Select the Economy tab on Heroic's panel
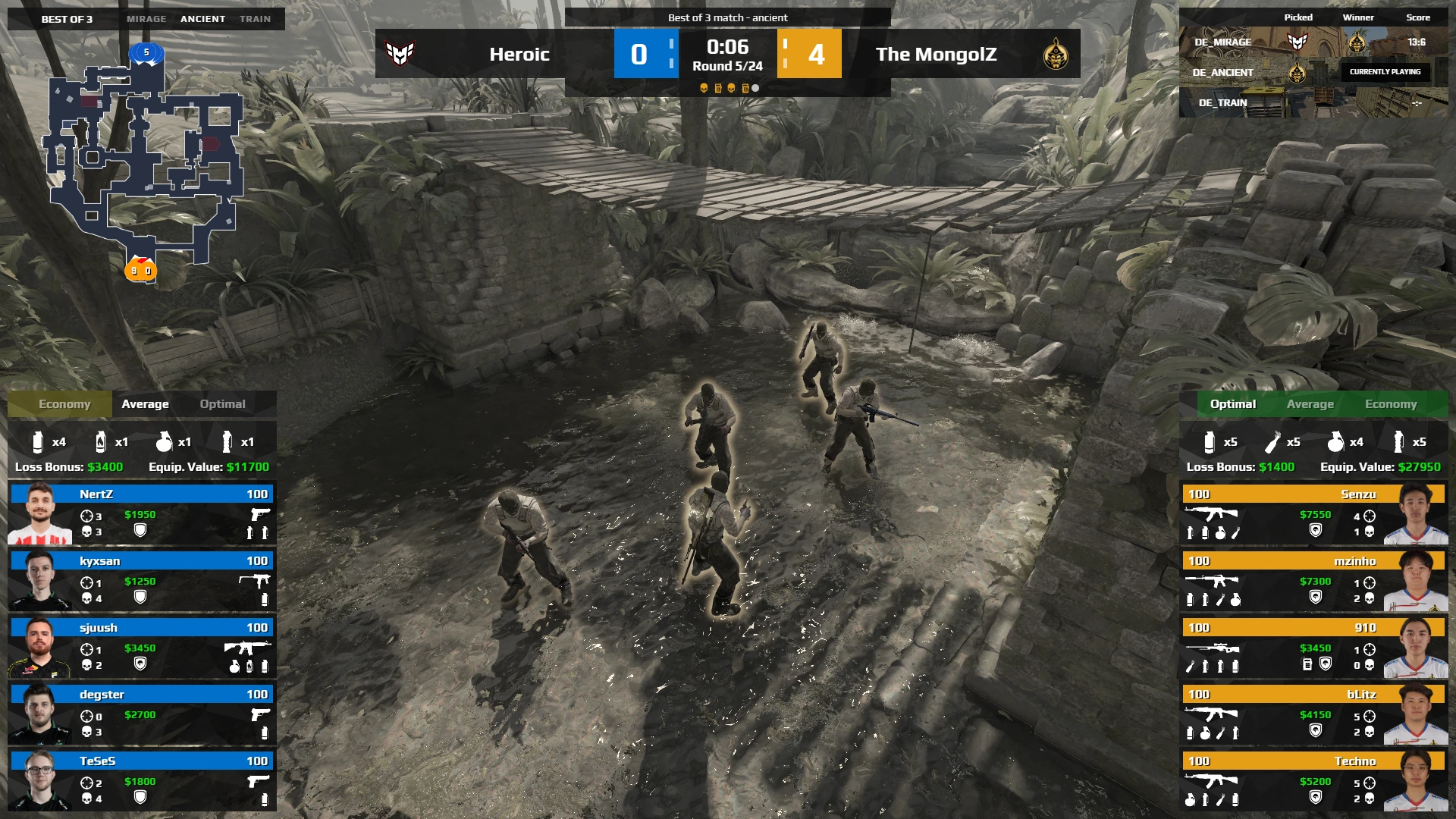1456x819 pixels. (x=64, y=404)
